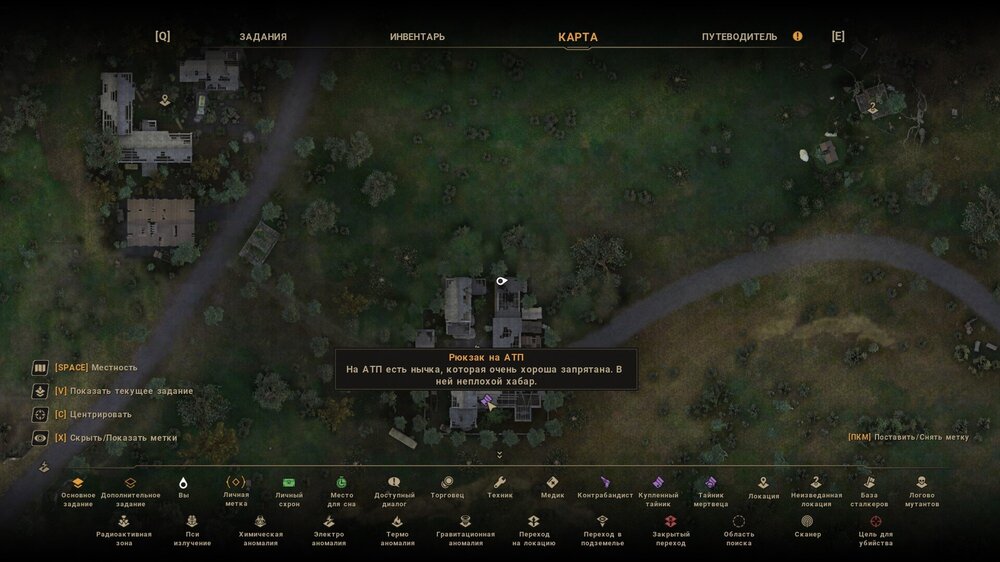Expand the legend with the down chevron
Screen dimensions: 1000x562
pos(500,455)
